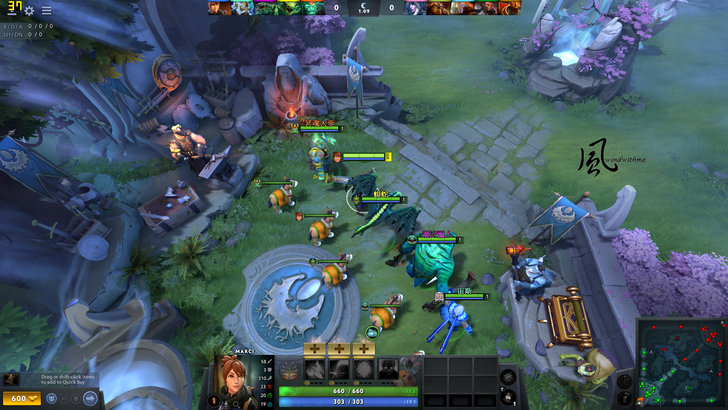Select the courier shield icon button

point(75,398)
